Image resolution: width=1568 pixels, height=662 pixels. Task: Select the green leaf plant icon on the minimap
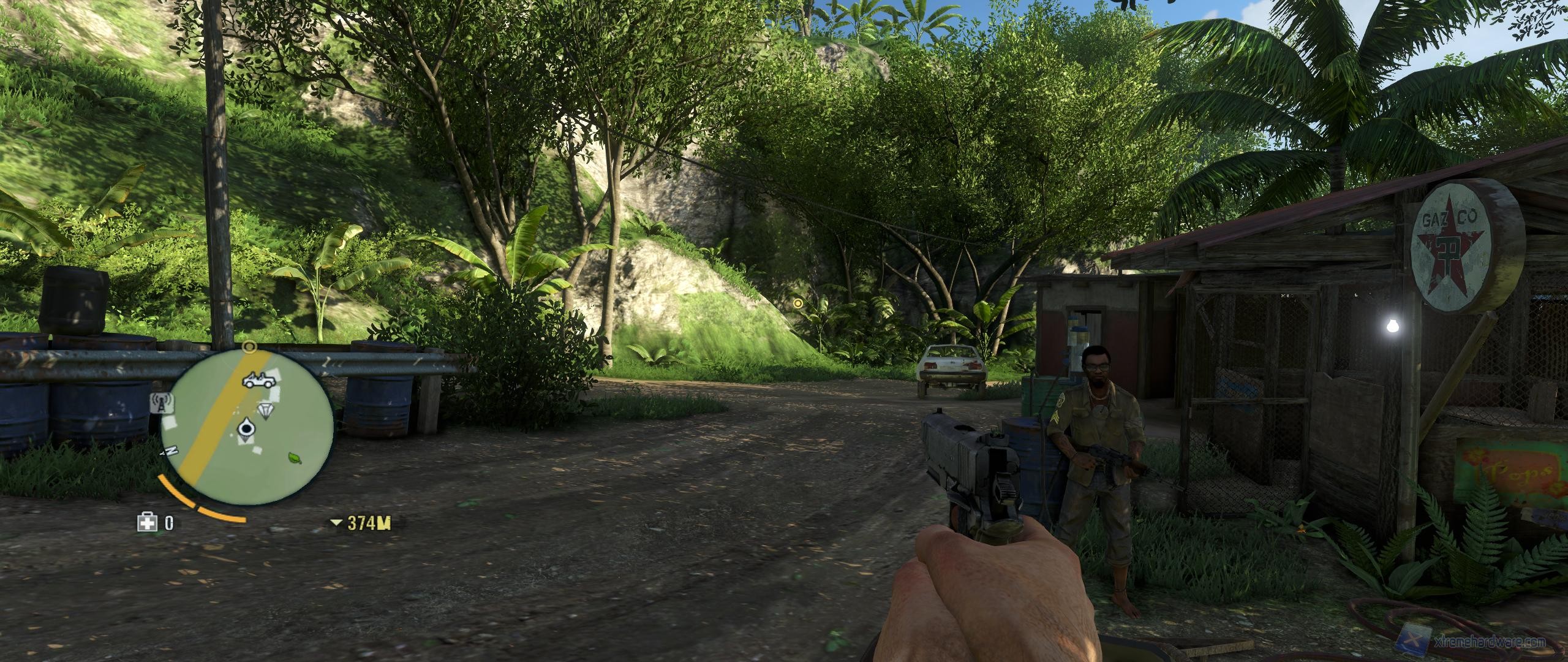293,458
